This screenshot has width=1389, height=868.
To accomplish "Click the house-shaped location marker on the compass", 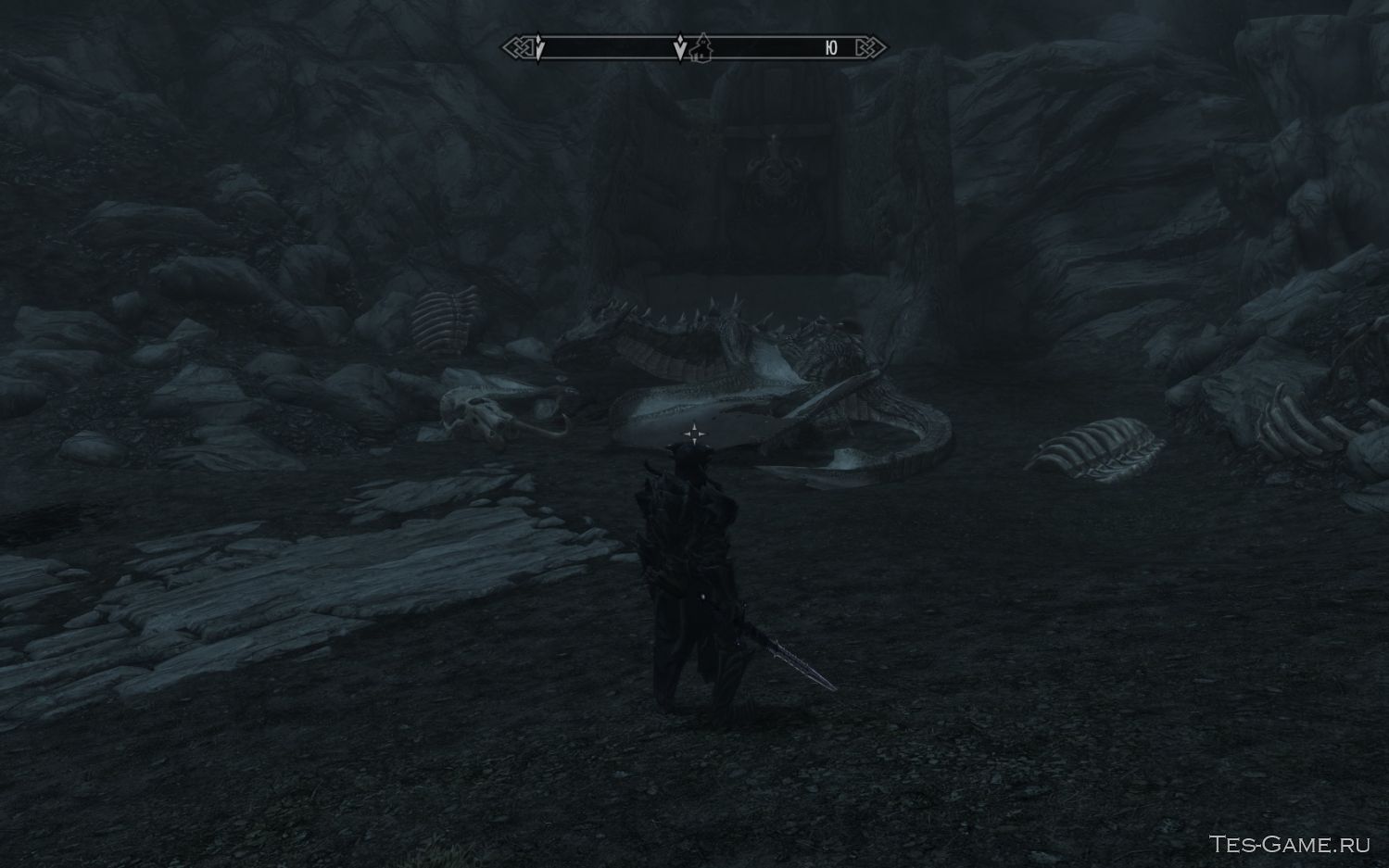I will pyautogui.click(x=701, y=48).
